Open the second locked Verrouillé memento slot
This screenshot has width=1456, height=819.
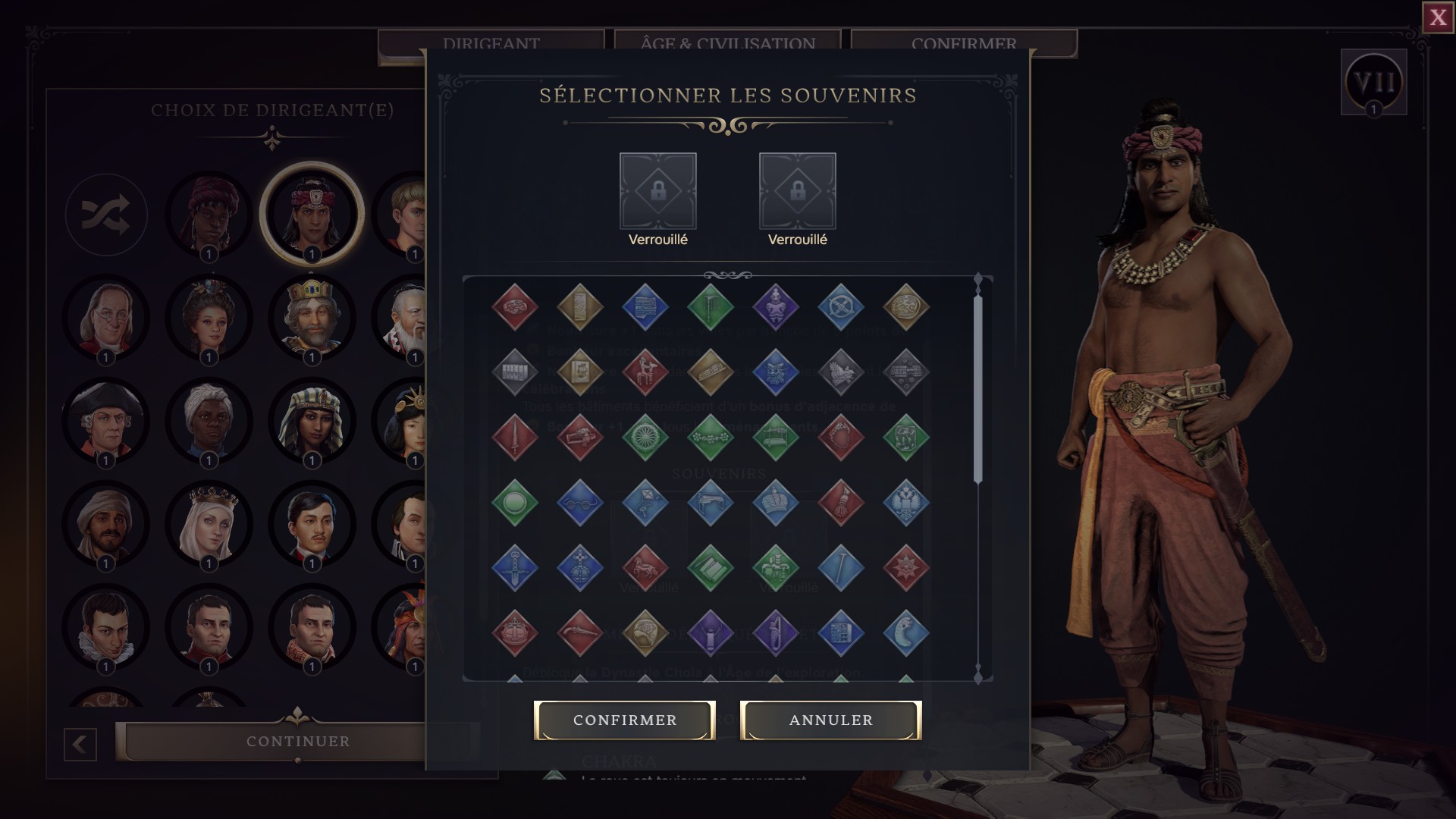(x=797, y=192)
